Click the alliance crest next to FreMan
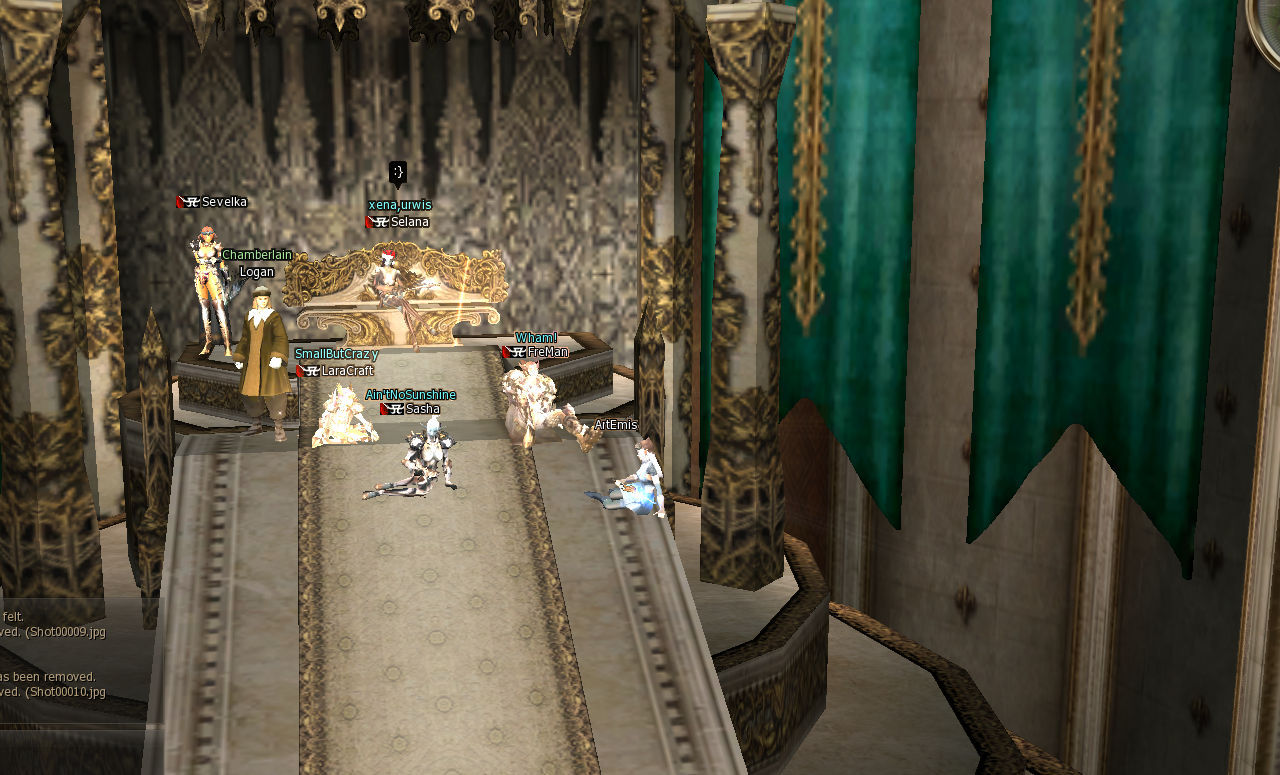Screen dimensions: 1280x775 point(507,351)
